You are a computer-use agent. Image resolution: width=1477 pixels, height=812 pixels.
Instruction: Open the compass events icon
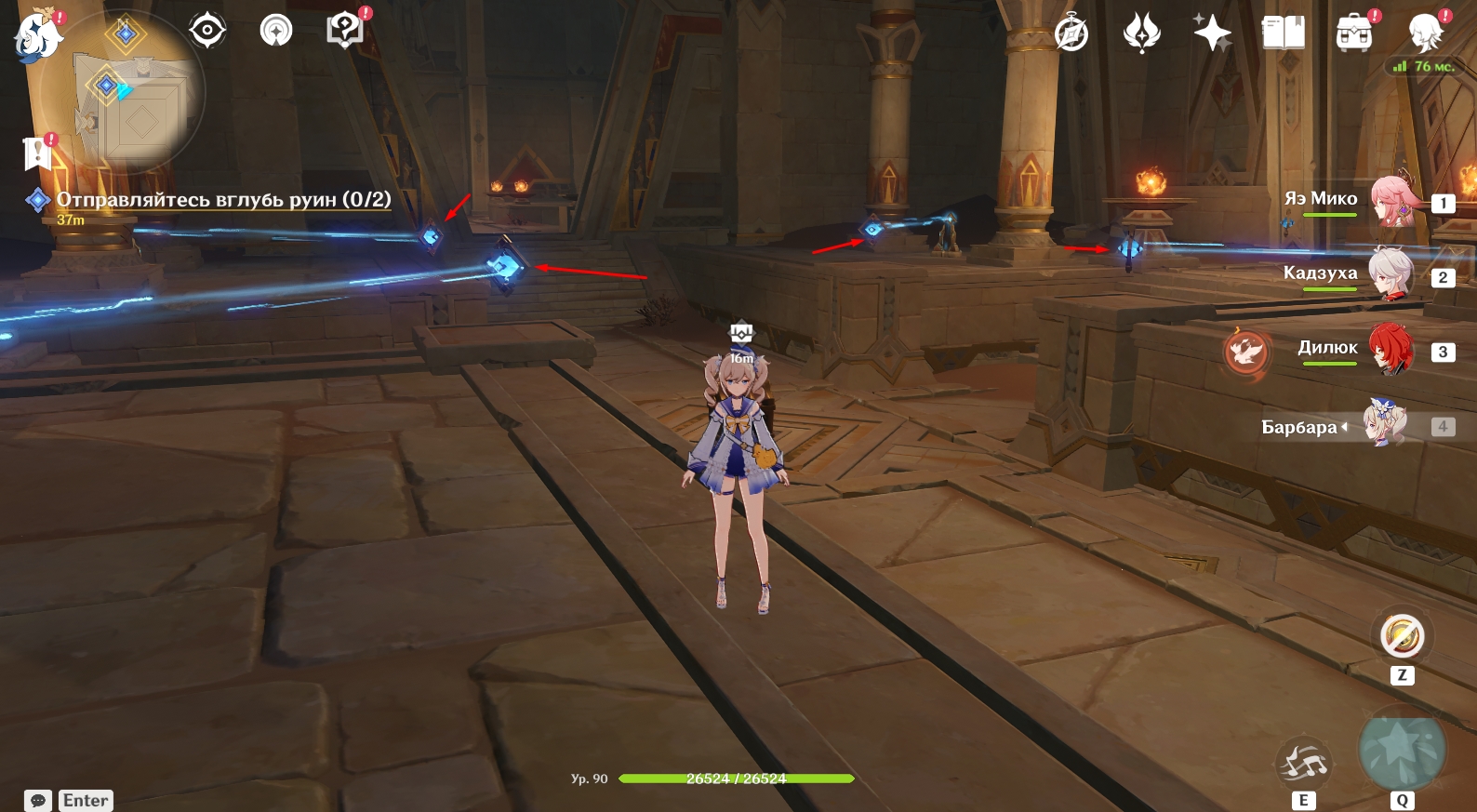tap(1071, 34)
